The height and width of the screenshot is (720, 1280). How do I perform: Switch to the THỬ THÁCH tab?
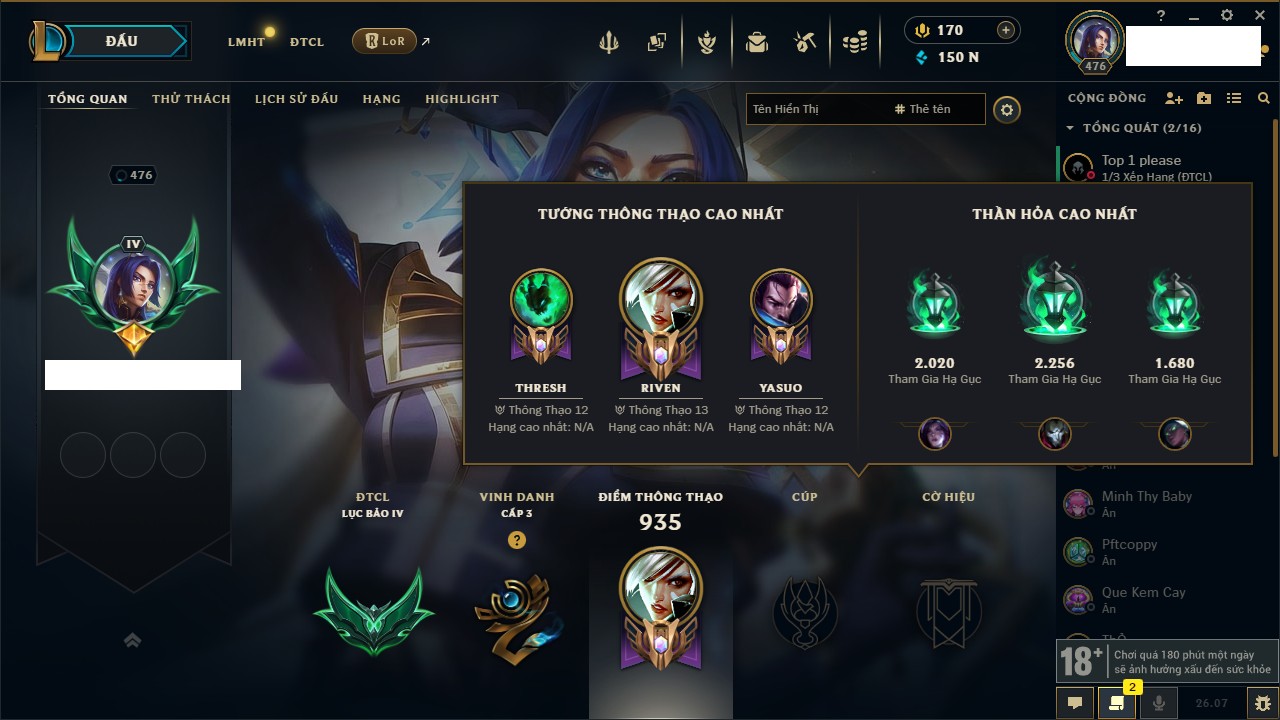(191, 99)
